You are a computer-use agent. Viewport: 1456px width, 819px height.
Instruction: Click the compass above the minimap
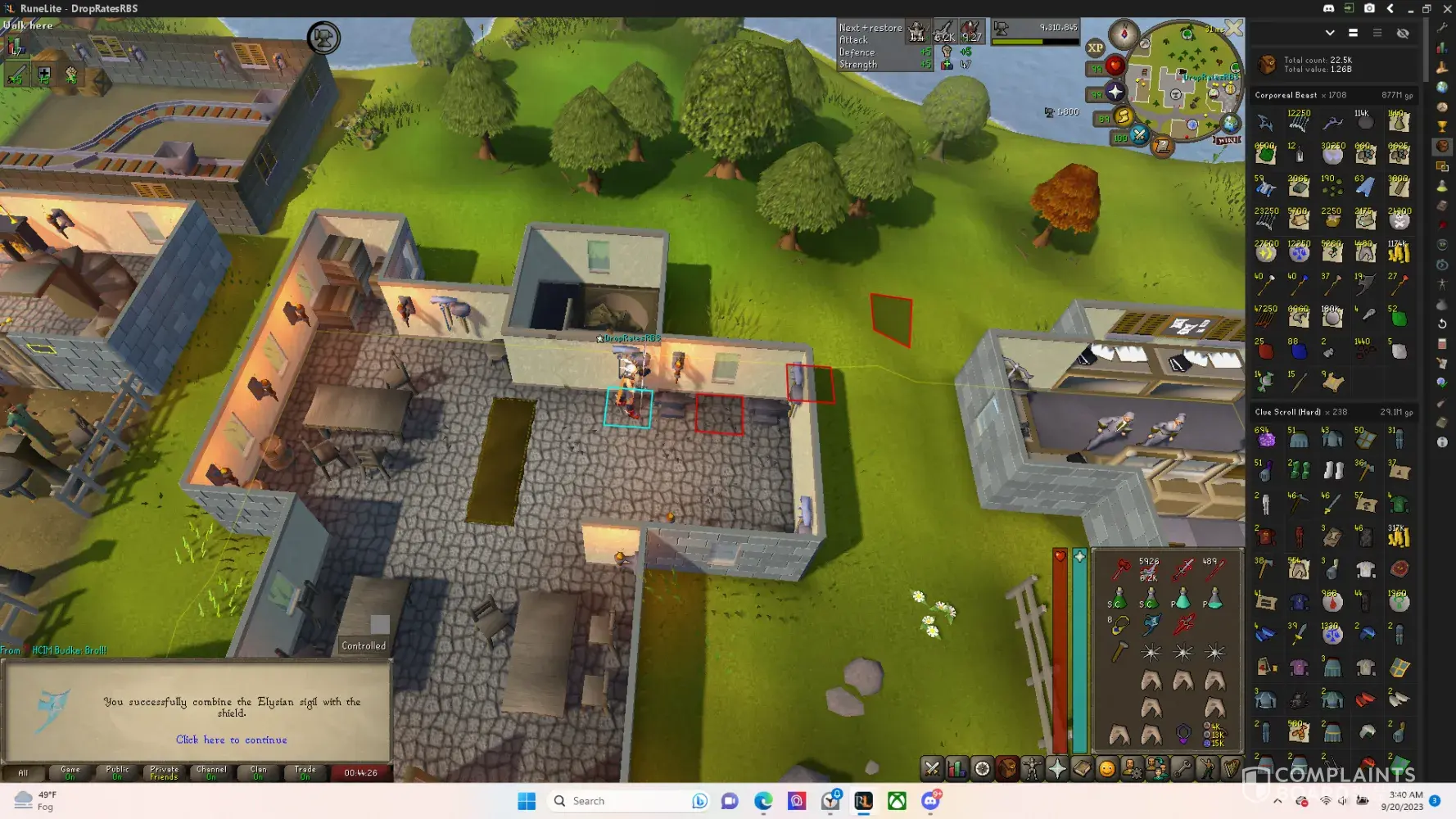point(1124,34)
